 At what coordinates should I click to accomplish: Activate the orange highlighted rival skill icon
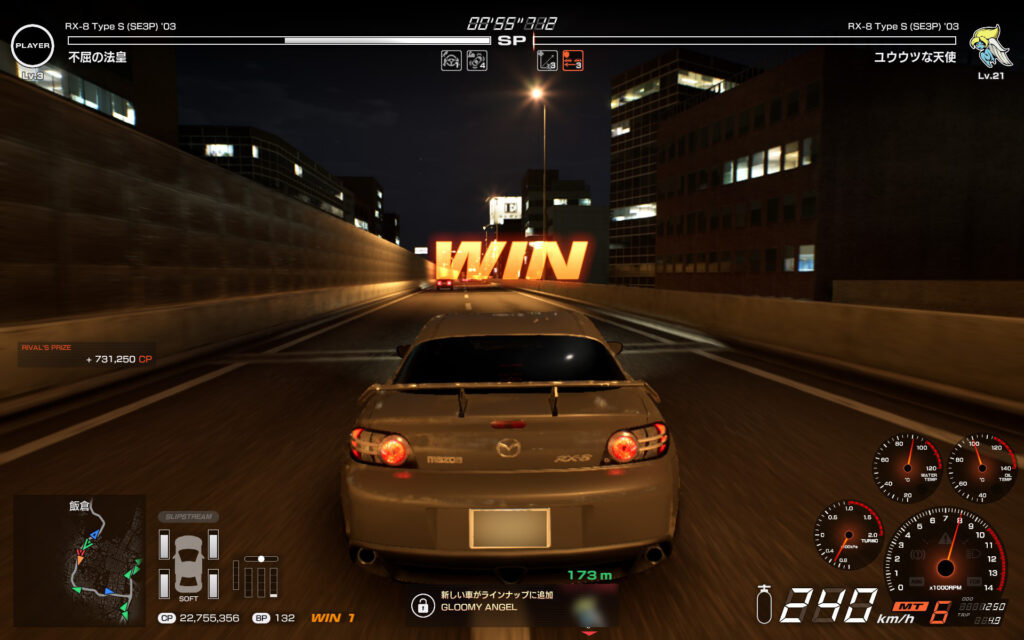(x=572, y=61)
